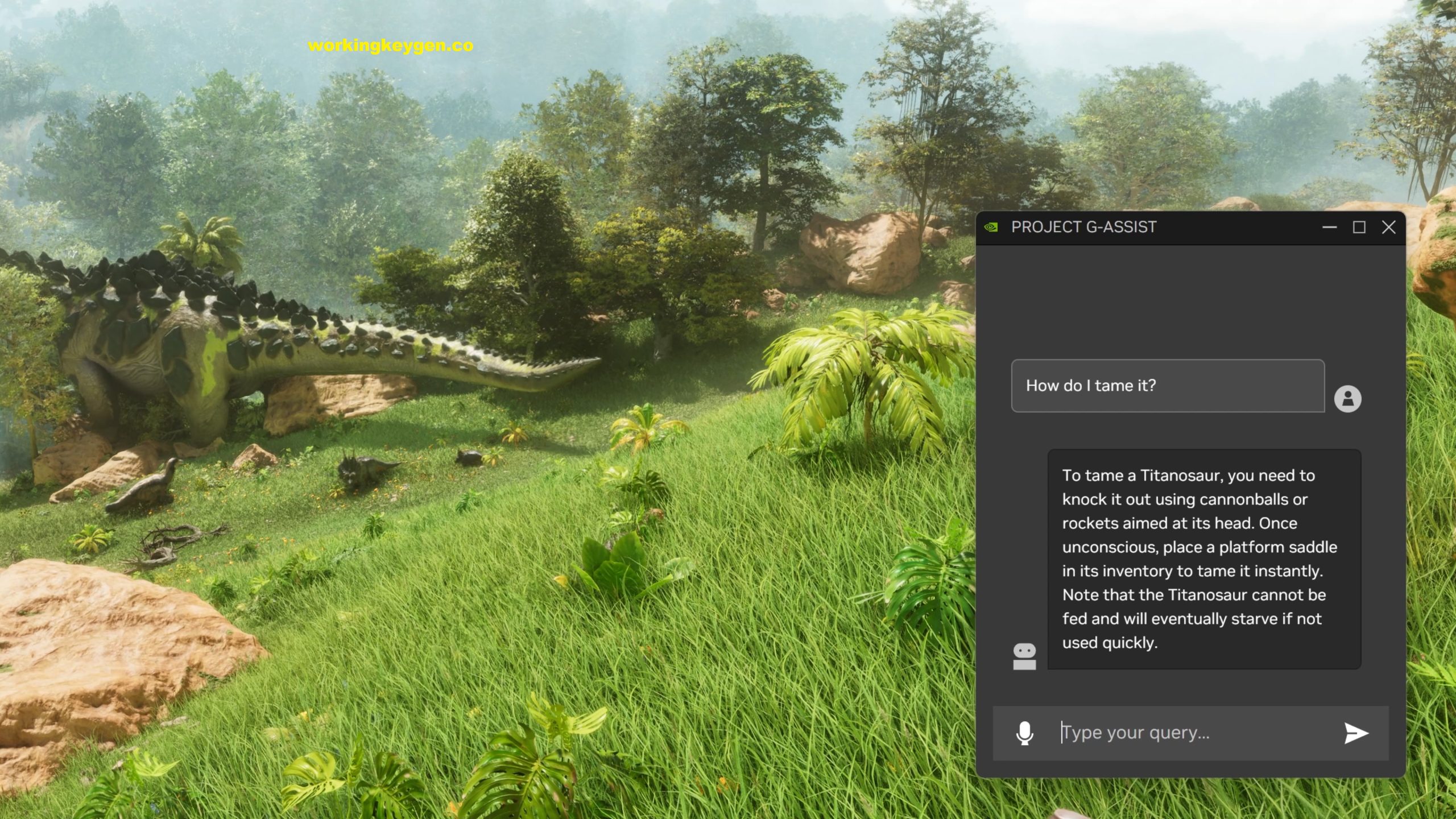
Task: Click the user profile avatar icon
Action: coord(1349,396)
